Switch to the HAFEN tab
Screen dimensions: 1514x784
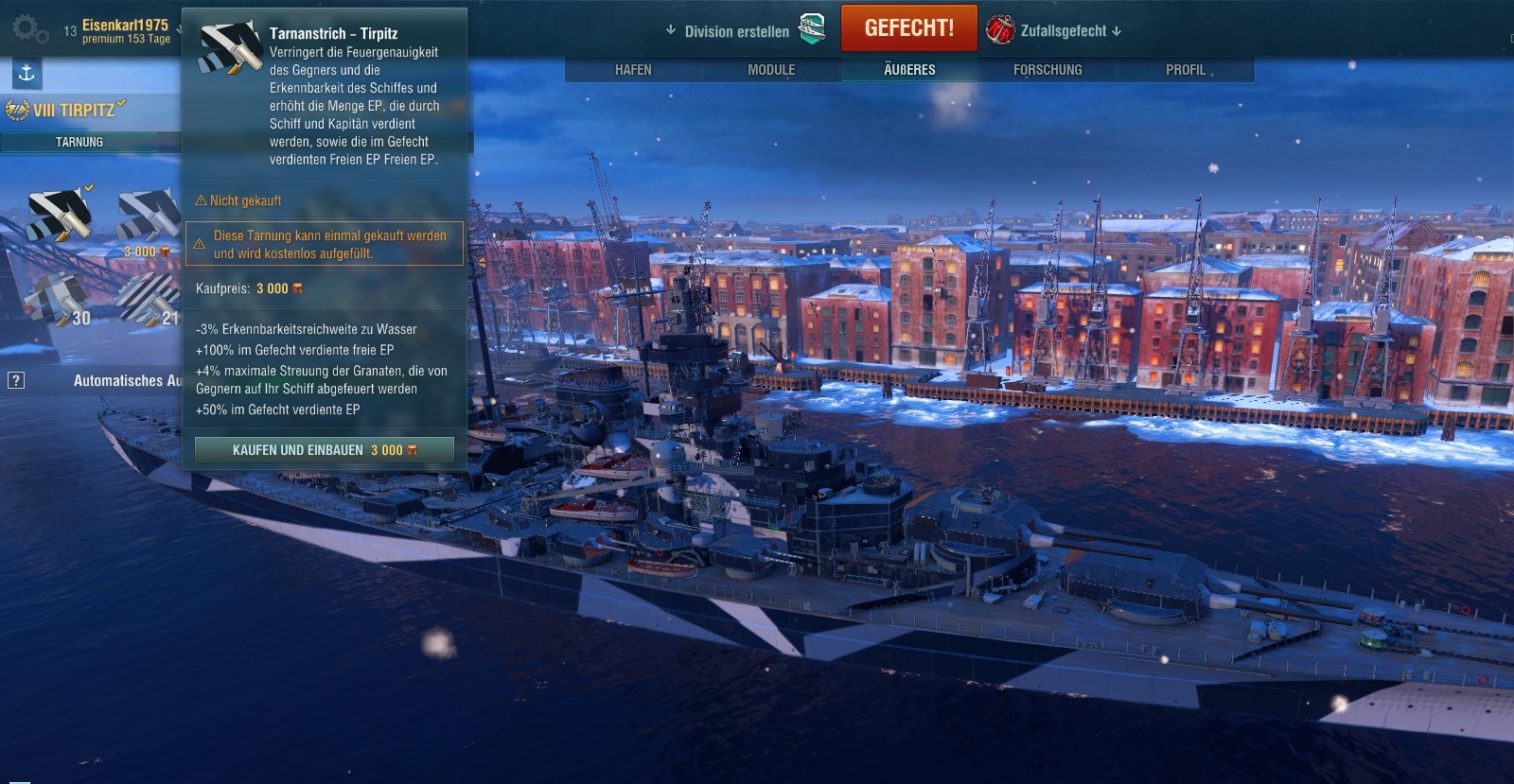click(633, 70)
